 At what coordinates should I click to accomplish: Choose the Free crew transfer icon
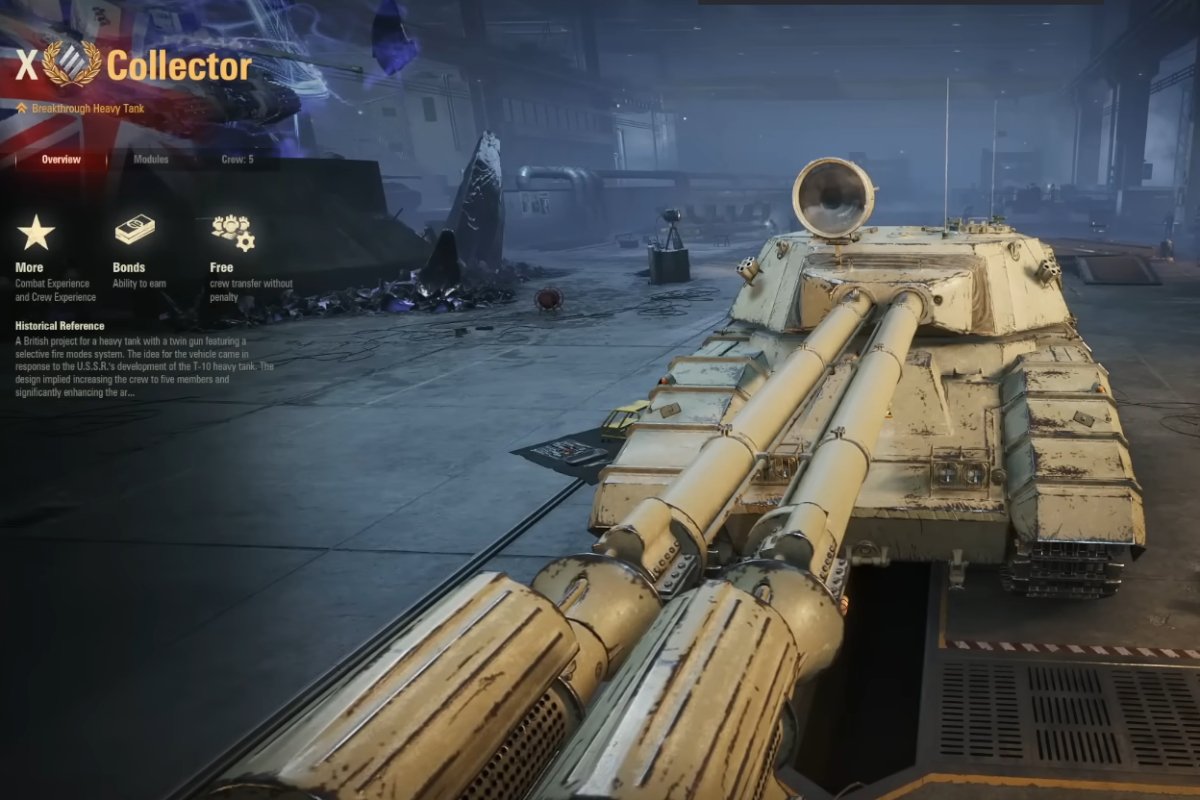232,232
